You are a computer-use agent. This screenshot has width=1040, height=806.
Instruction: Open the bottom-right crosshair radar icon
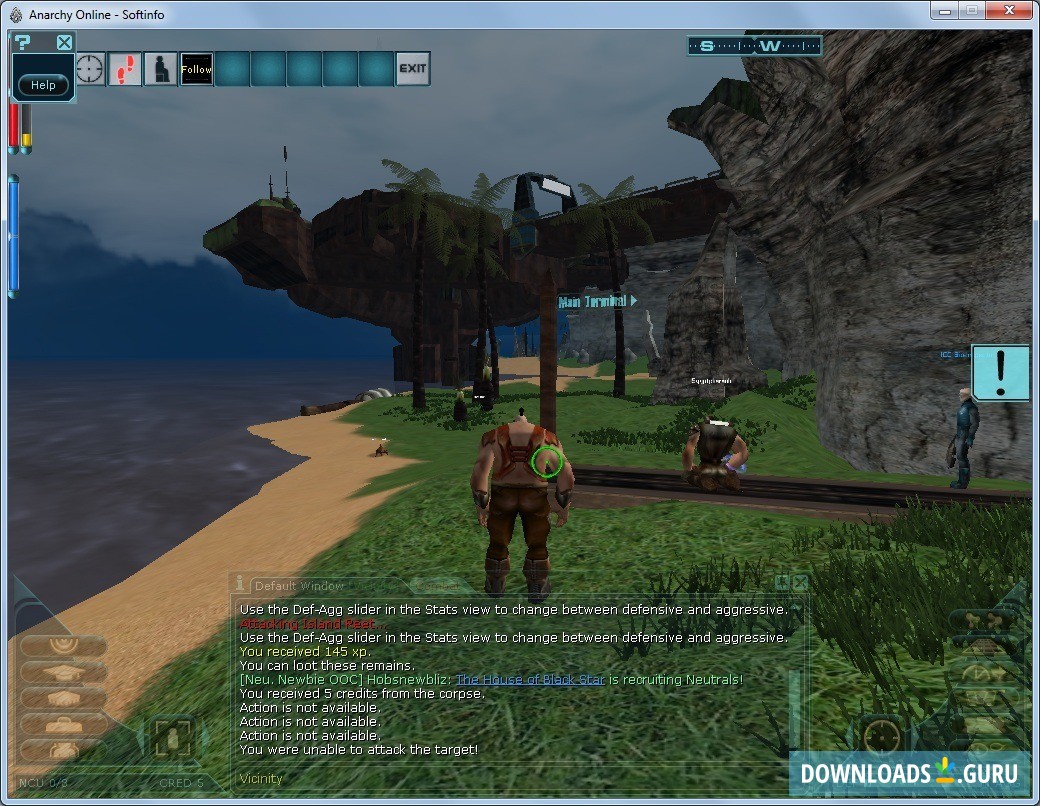[882, 738]
